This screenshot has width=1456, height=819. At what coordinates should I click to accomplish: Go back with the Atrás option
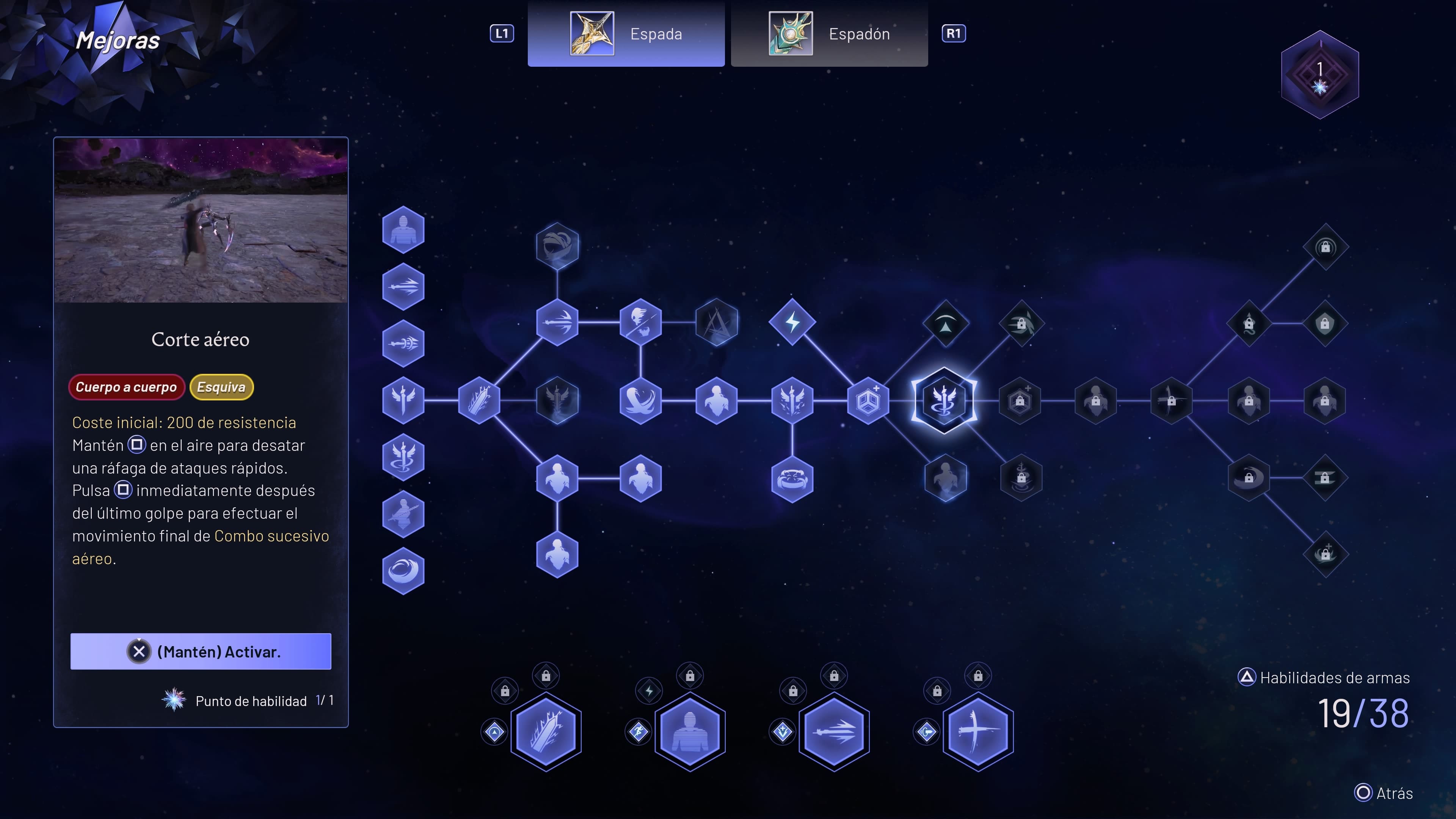coord(1383,792)
